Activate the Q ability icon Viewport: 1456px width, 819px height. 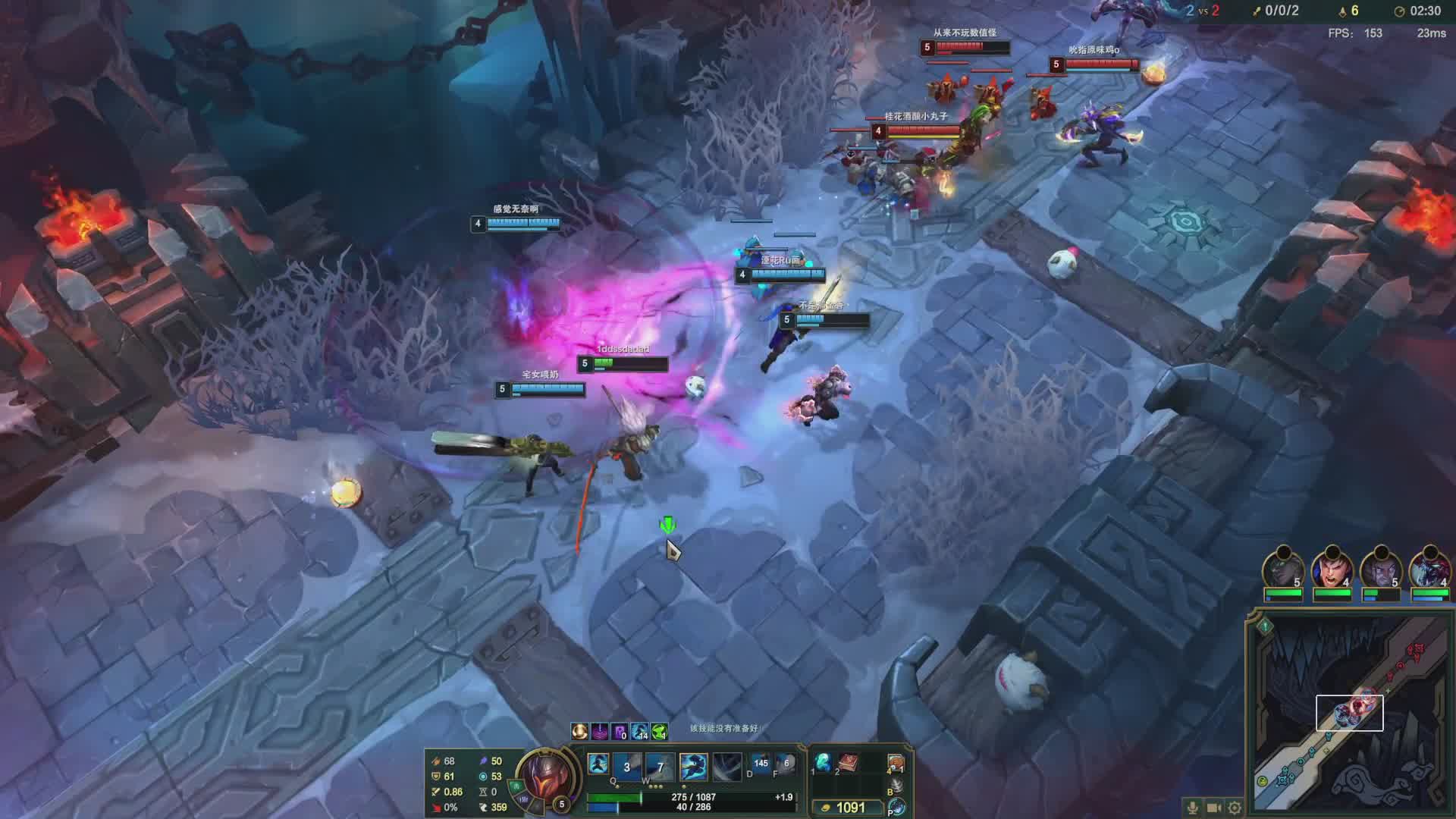coord(626,767)
